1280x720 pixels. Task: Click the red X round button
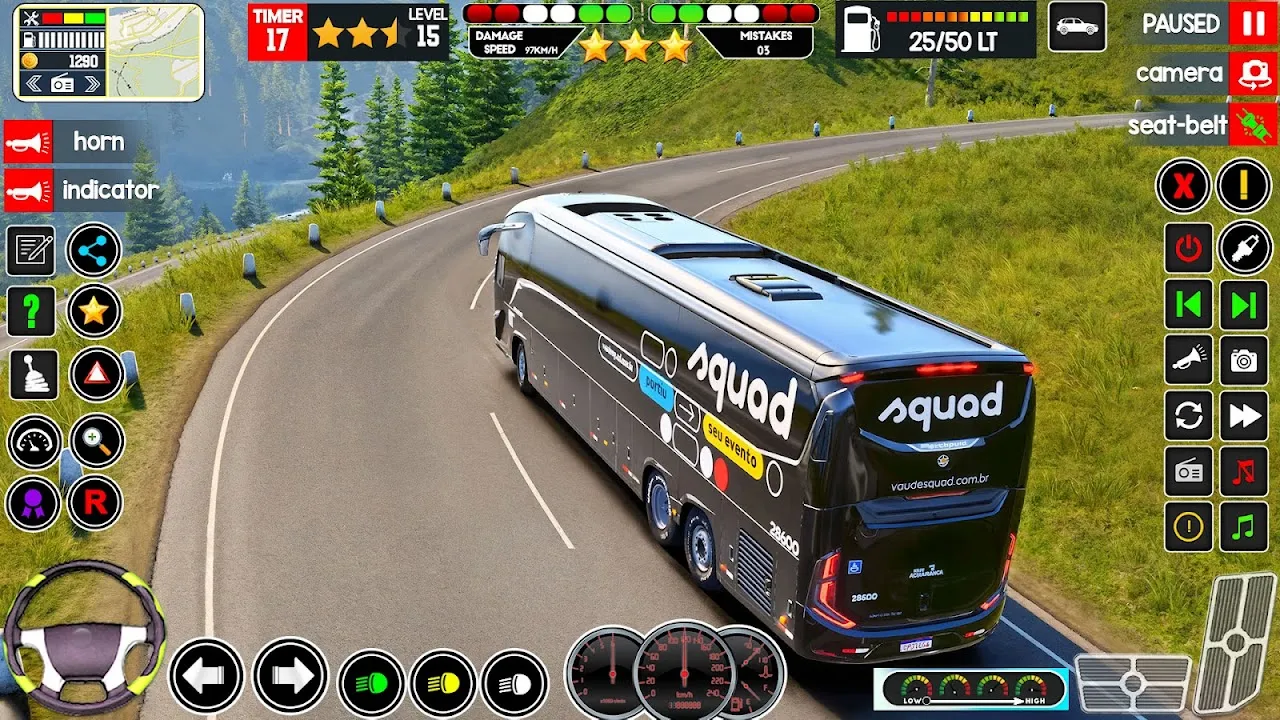(1183, 186)
